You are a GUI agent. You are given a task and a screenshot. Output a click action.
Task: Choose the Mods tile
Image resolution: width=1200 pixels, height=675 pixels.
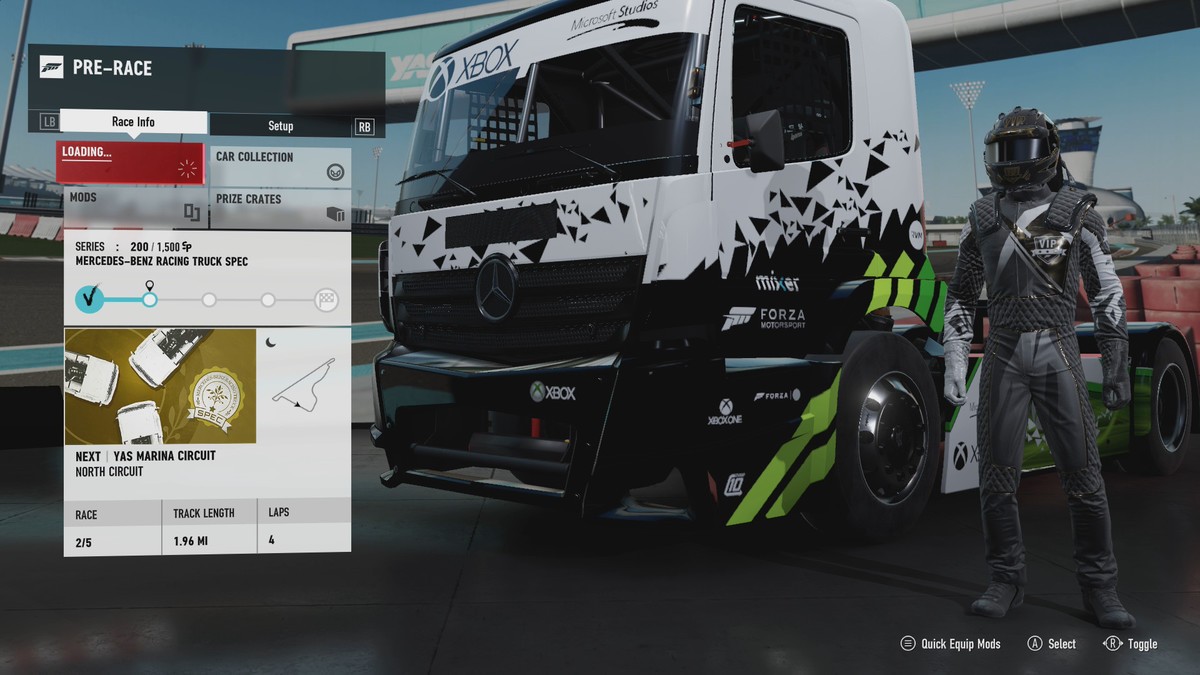pyautogui.click(x=131, y=206)
